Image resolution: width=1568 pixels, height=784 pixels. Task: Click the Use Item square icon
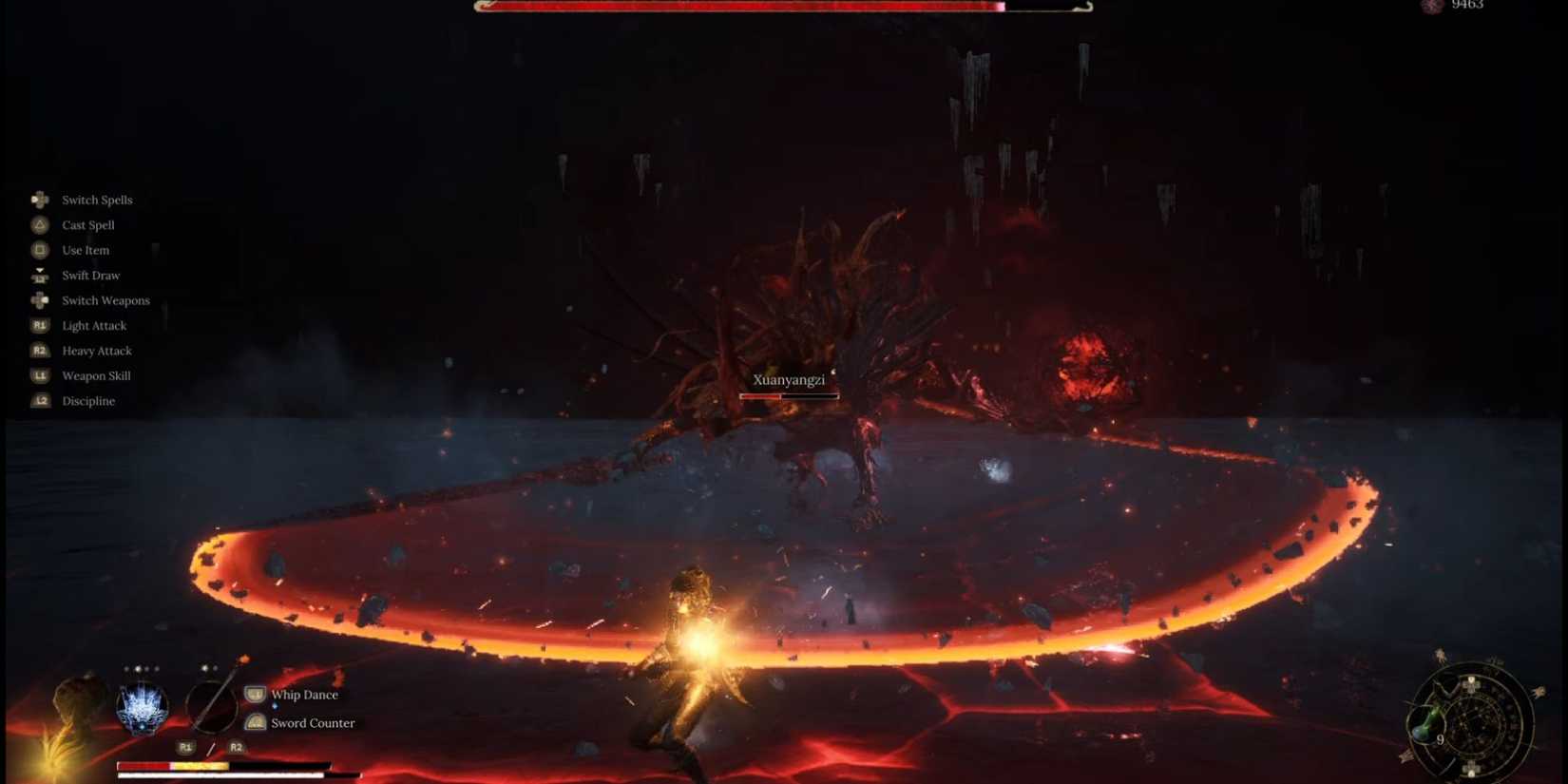pos(40,250)
